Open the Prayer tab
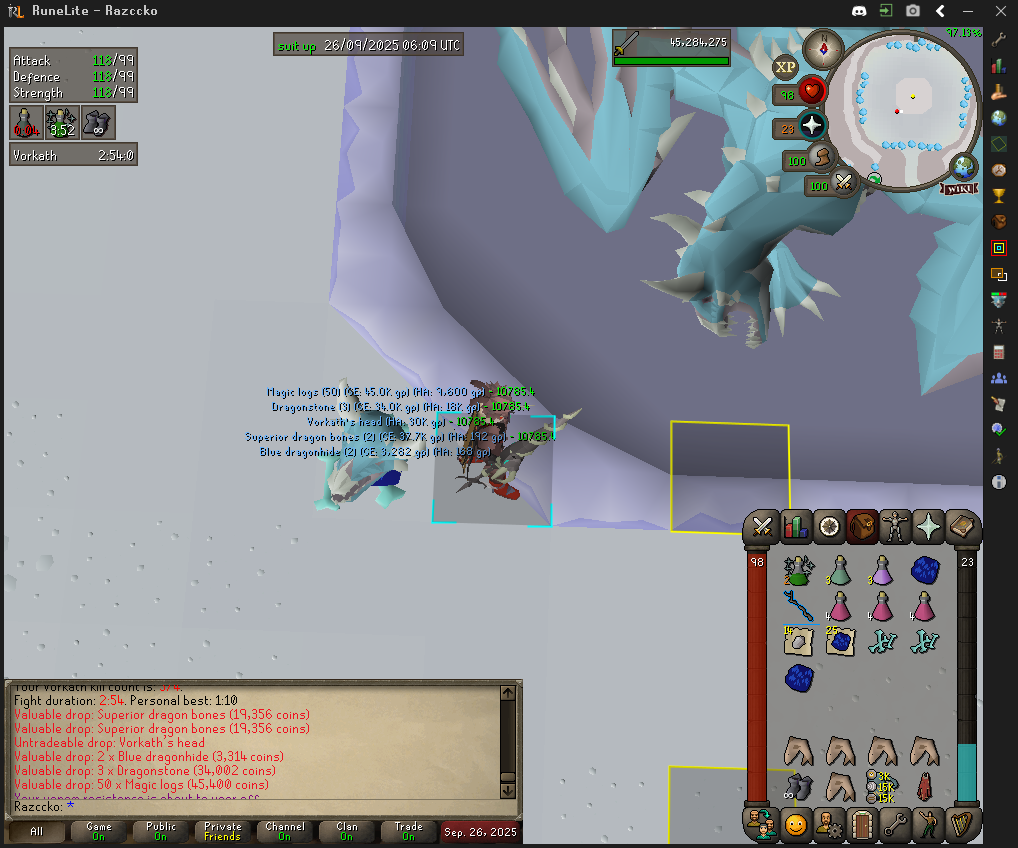The height and width of the screenshot is (848, 1018). click(928, 526)
